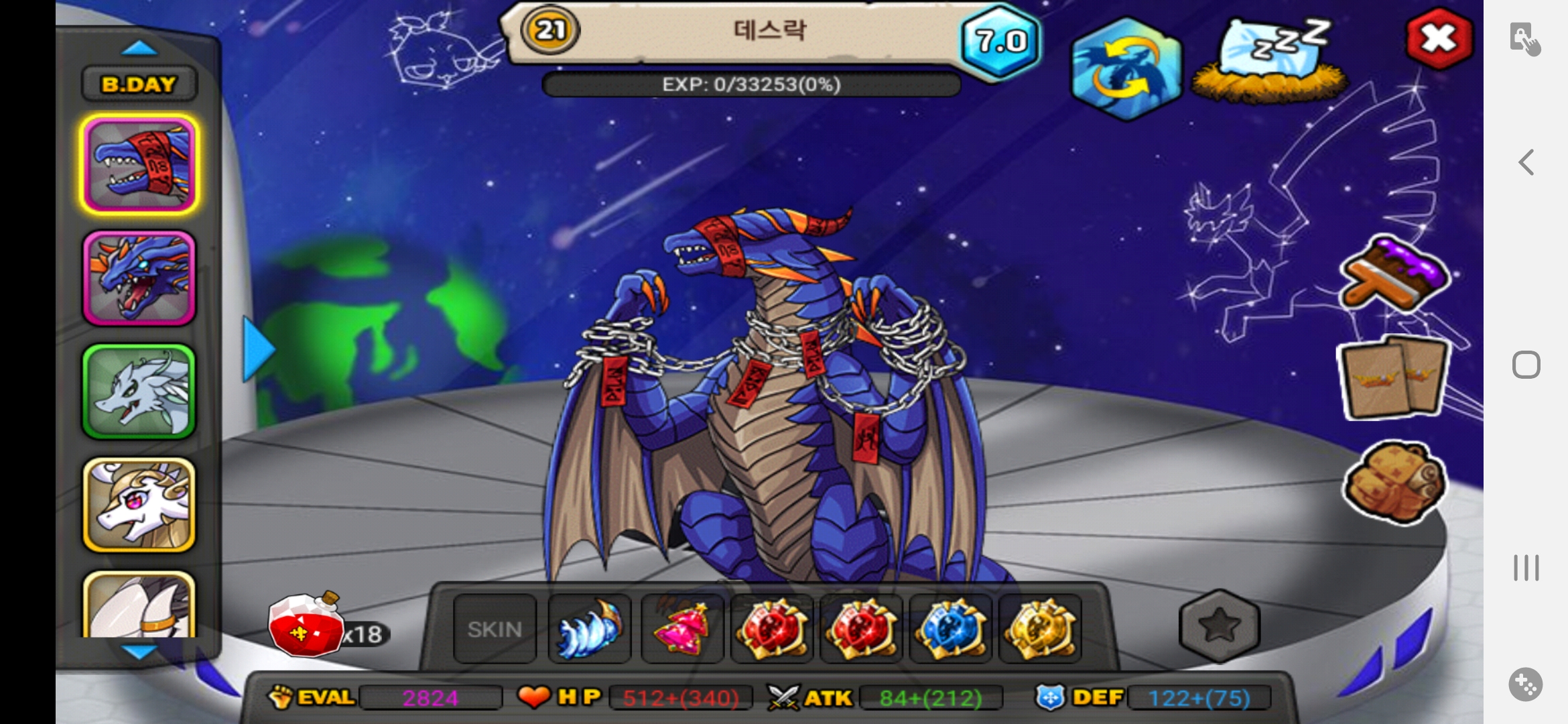This screenshot has width=1568, height=724.
Task: Open the SKIN slot
Action: [x=495, y=629]
